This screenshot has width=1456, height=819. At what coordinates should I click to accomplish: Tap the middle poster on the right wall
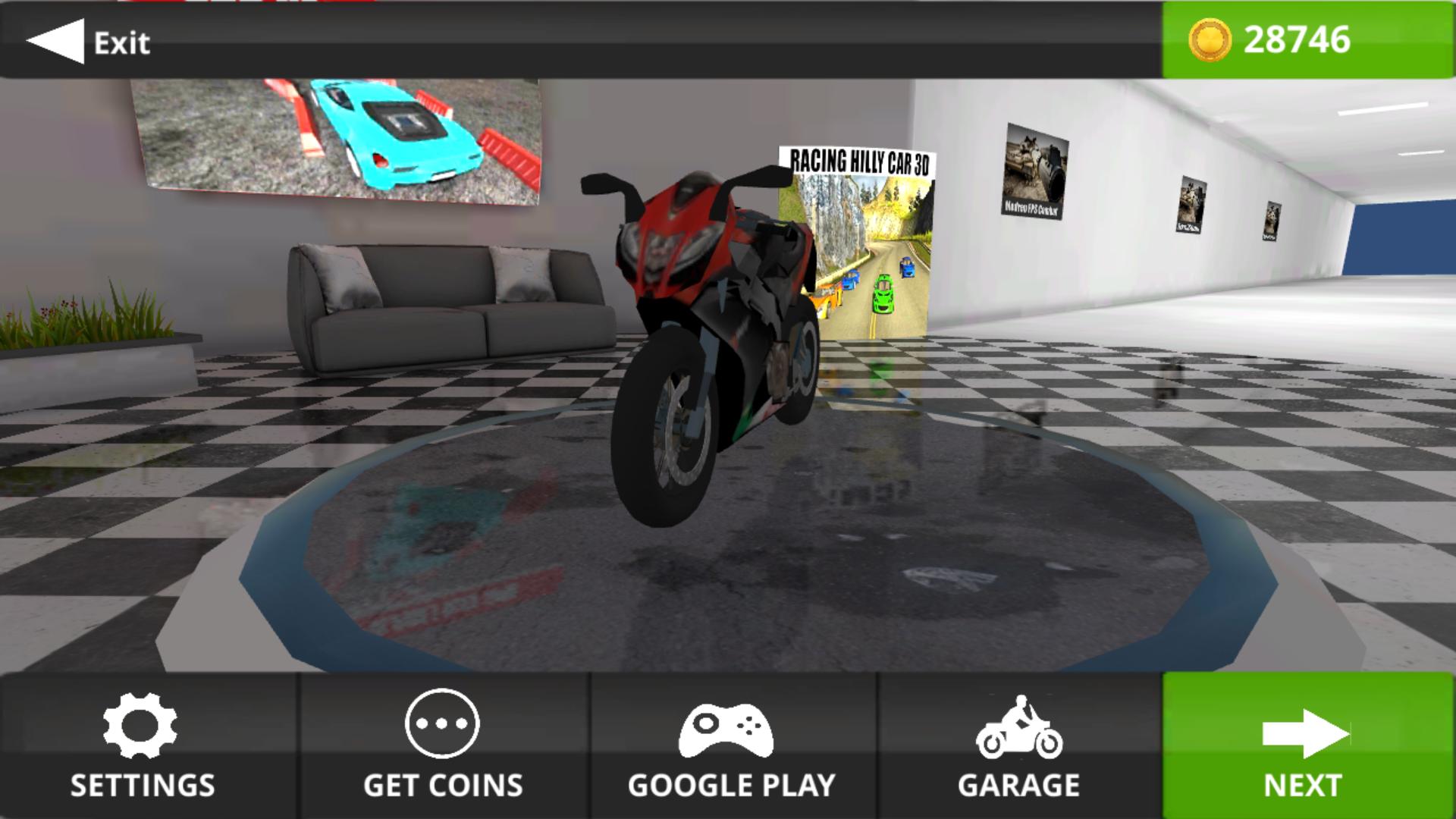pyautogui.click(x=1191, y=205)
